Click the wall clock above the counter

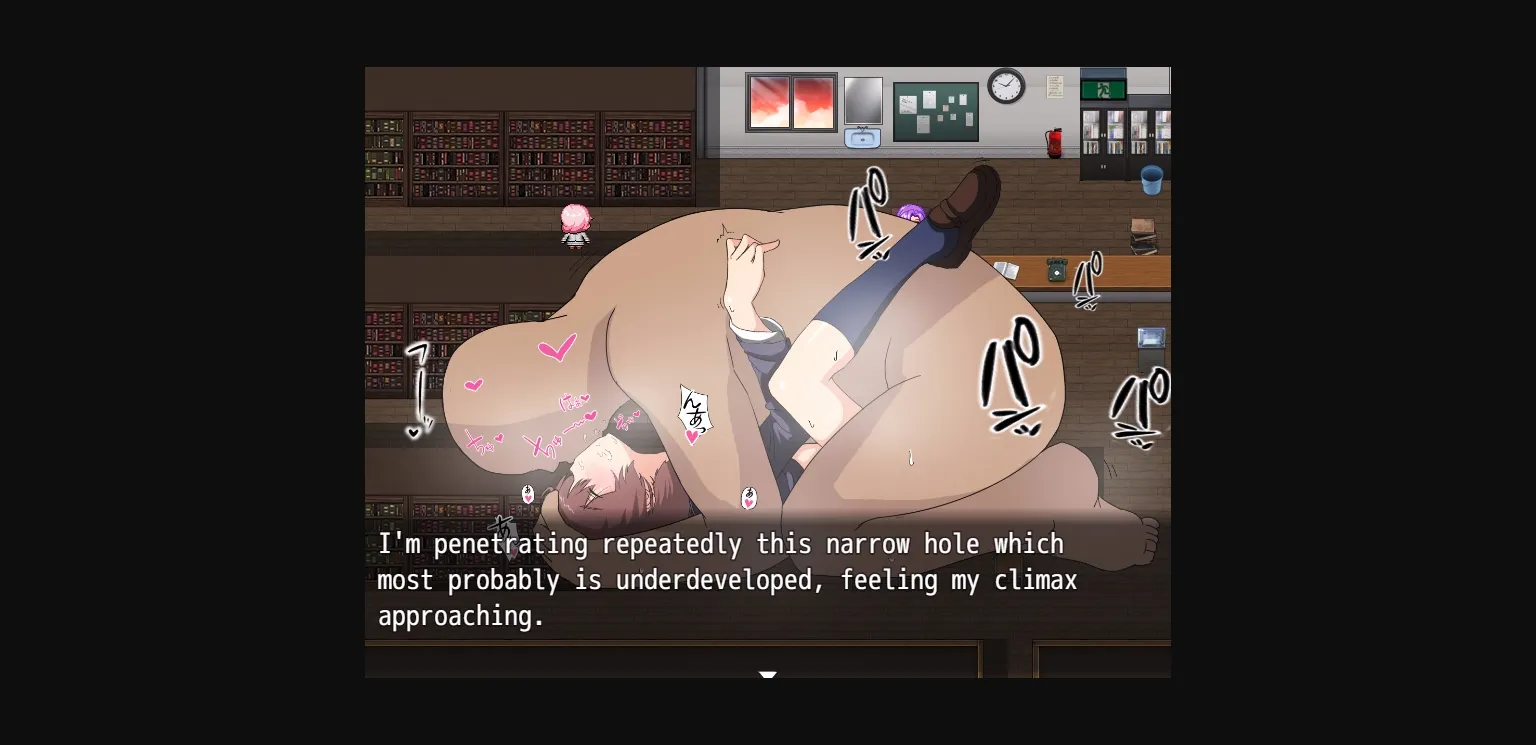(x=1004, y=87)
